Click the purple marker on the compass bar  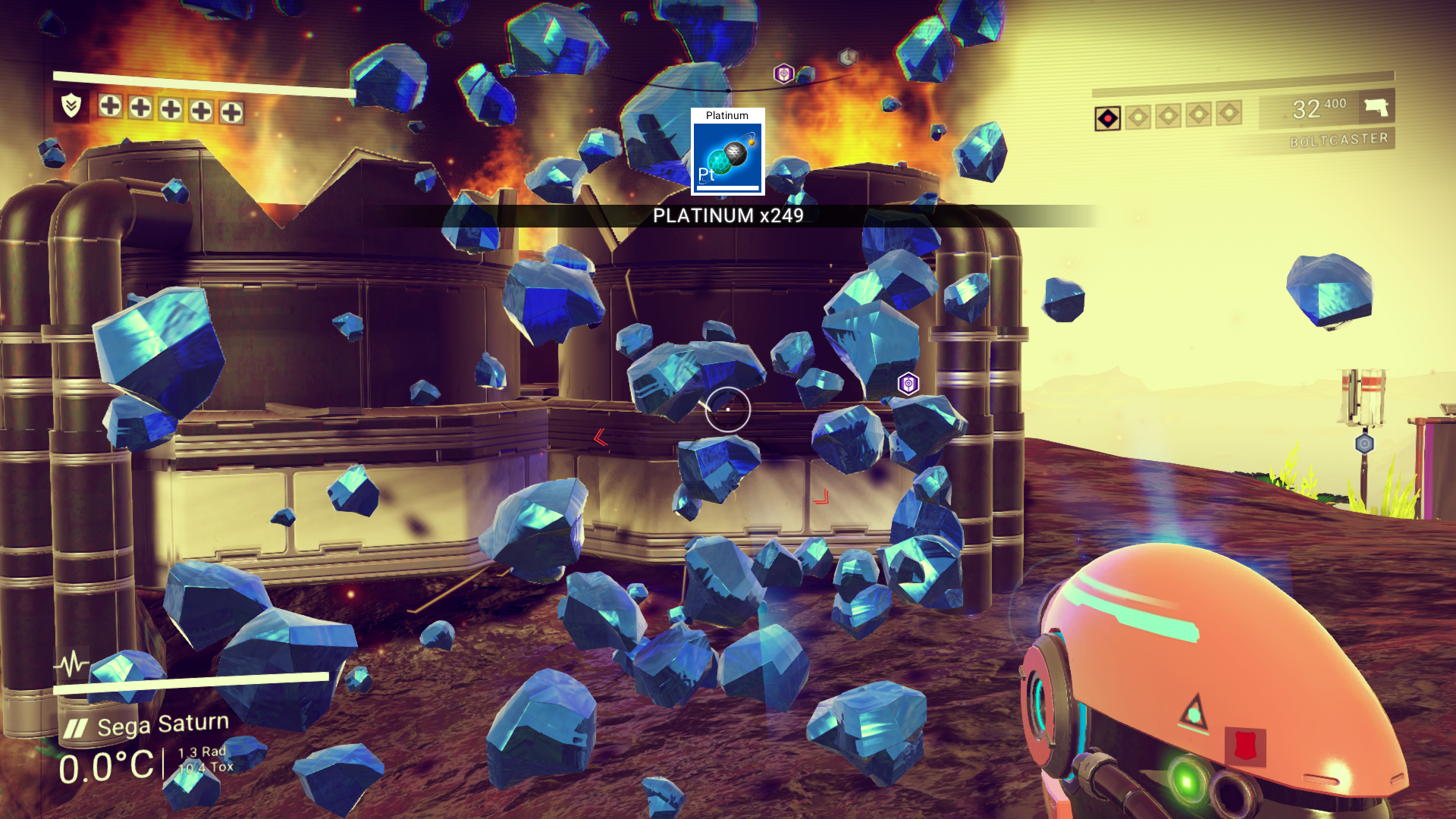coord(783,74)
